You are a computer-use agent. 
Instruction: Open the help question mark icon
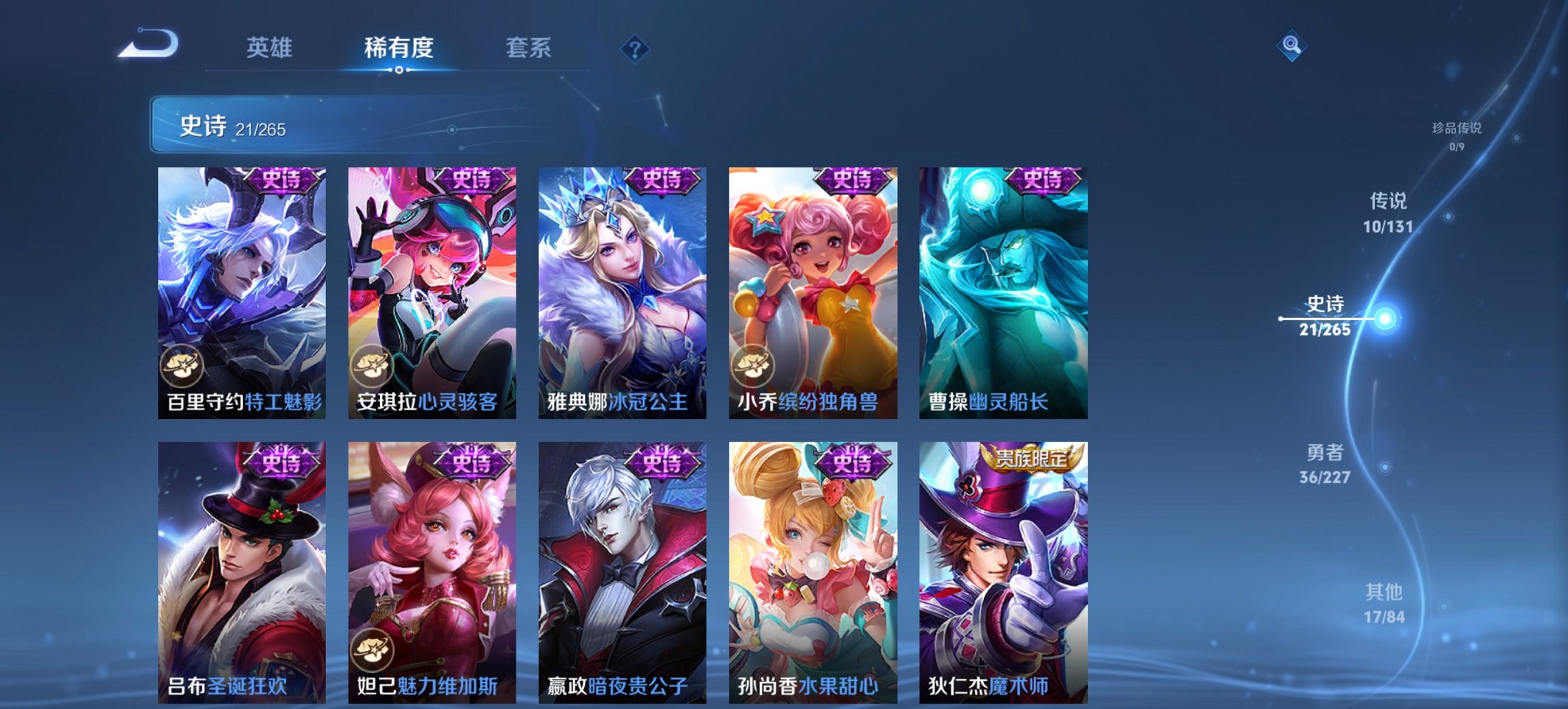634,48
